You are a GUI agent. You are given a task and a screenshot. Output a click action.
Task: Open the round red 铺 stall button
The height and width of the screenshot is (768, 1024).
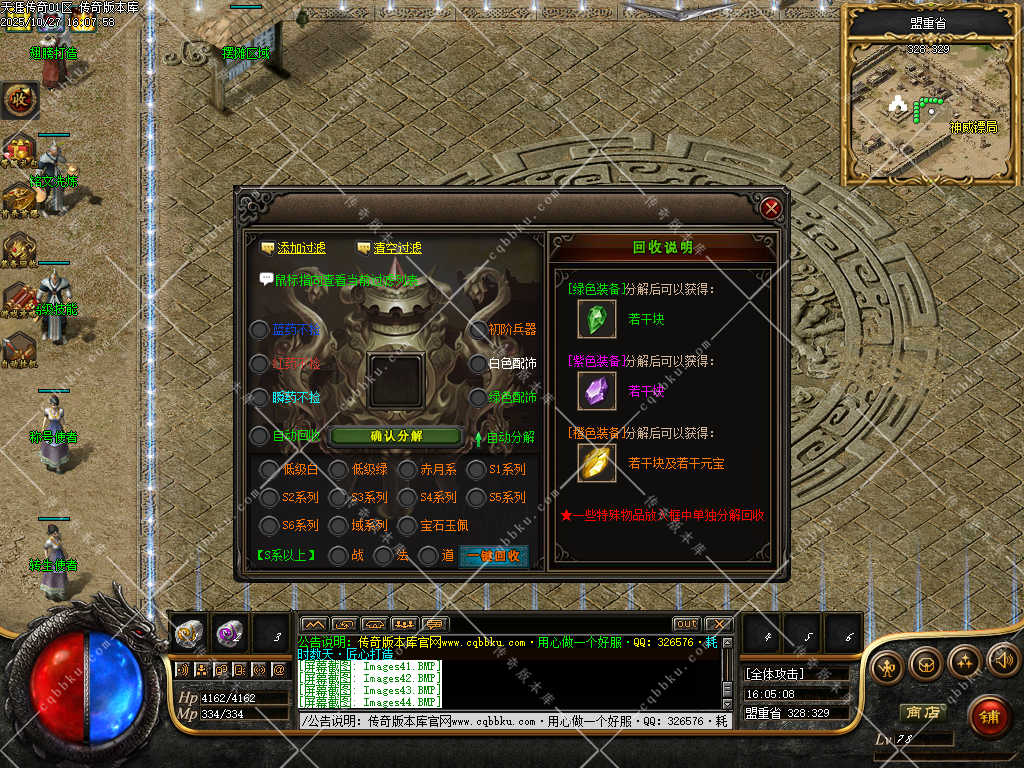click(989, 716)
